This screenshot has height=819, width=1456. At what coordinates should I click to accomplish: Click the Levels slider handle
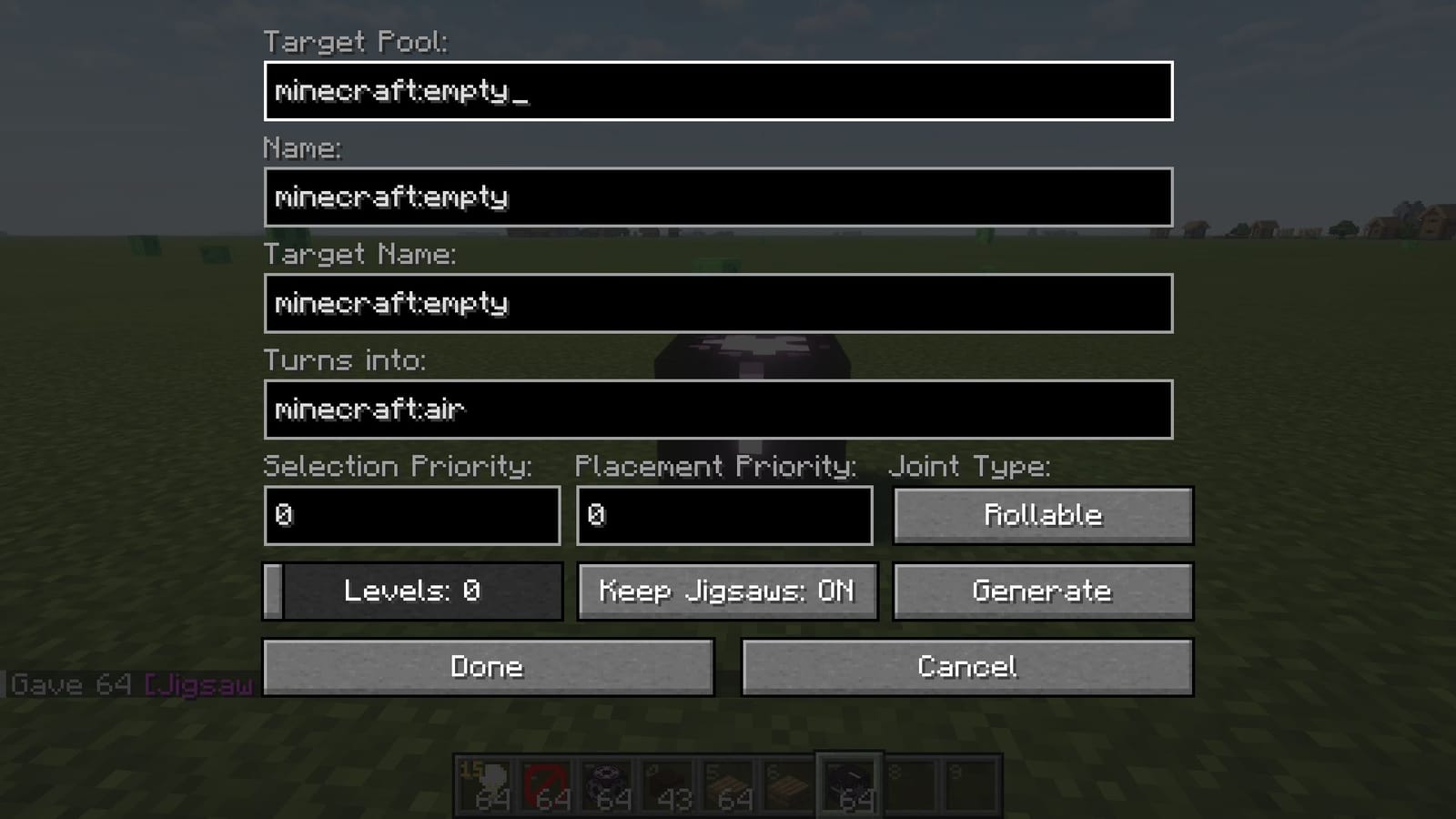point(273,591)
